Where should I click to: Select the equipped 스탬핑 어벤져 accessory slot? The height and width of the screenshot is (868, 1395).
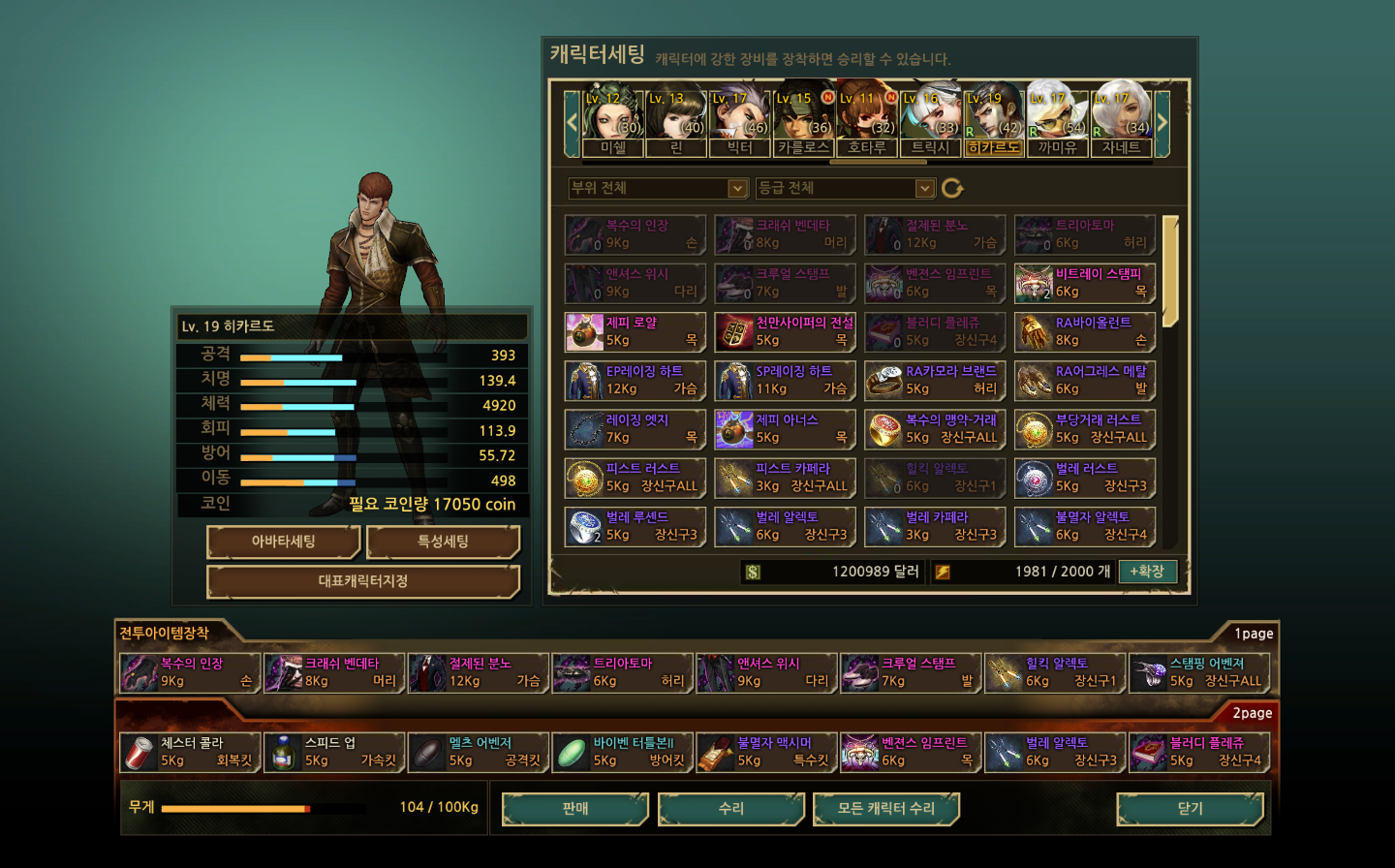pyautogui.click(x=1199, y=672)
